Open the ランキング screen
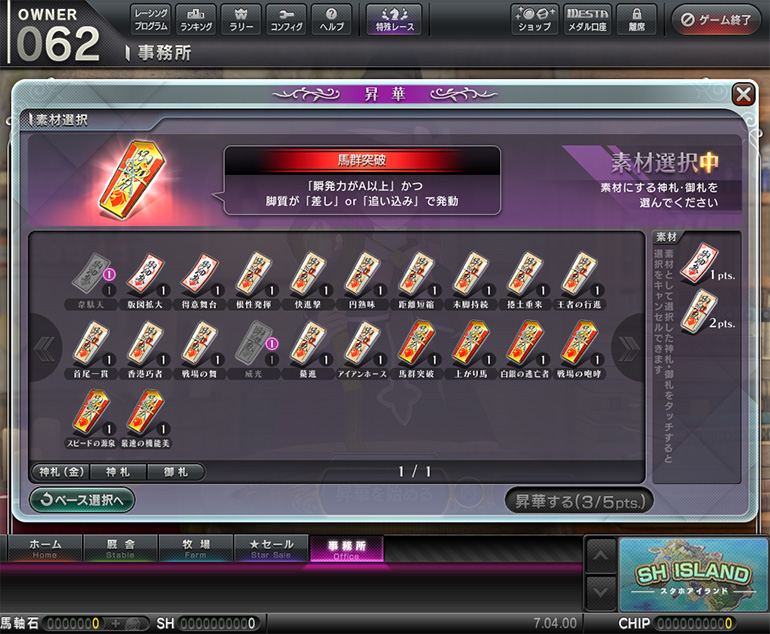Screen dimensions: 770x634 click(x=194, y=19)
